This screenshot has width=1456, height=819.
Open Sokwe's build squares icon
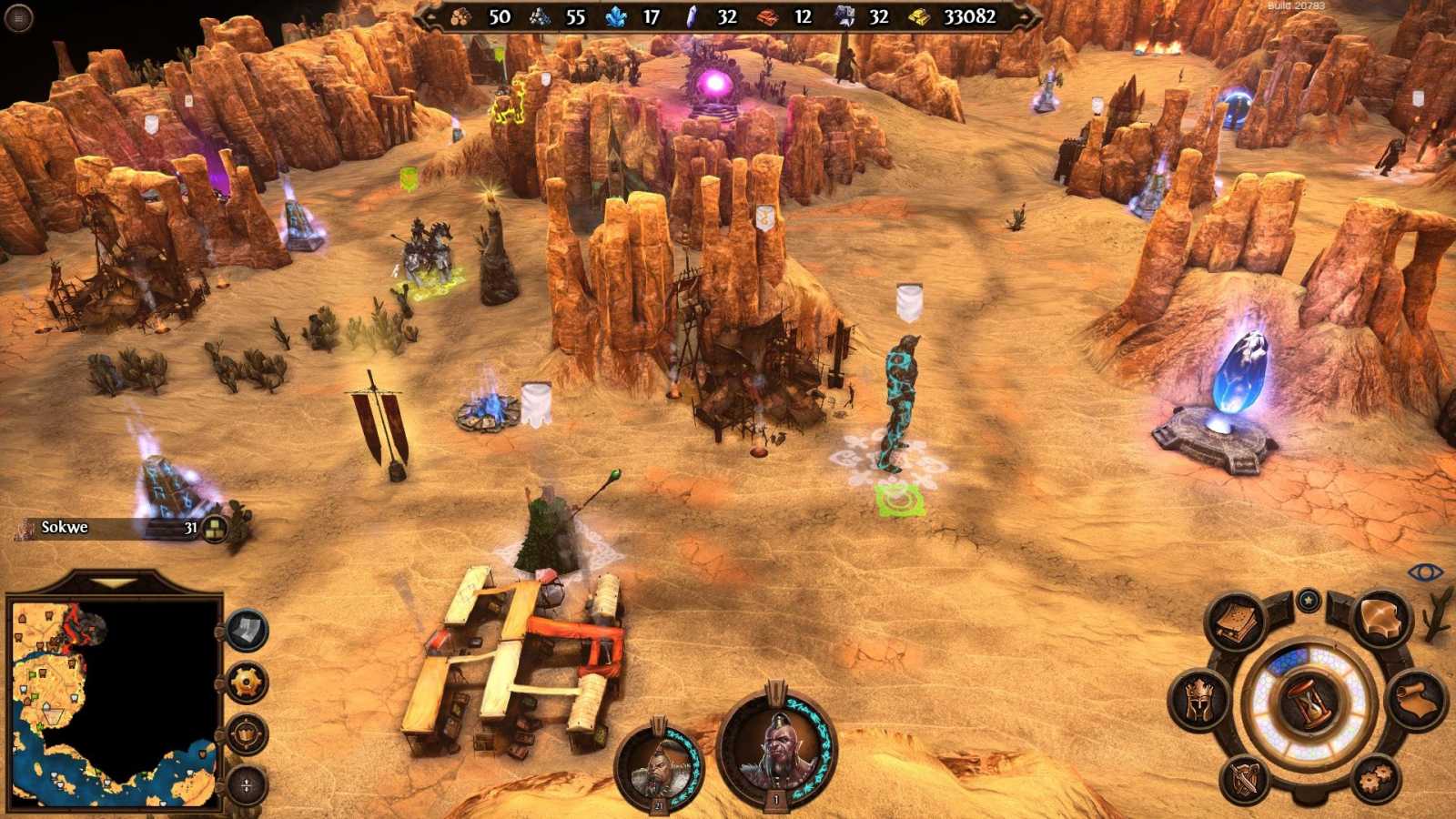(x=215, y=528)
